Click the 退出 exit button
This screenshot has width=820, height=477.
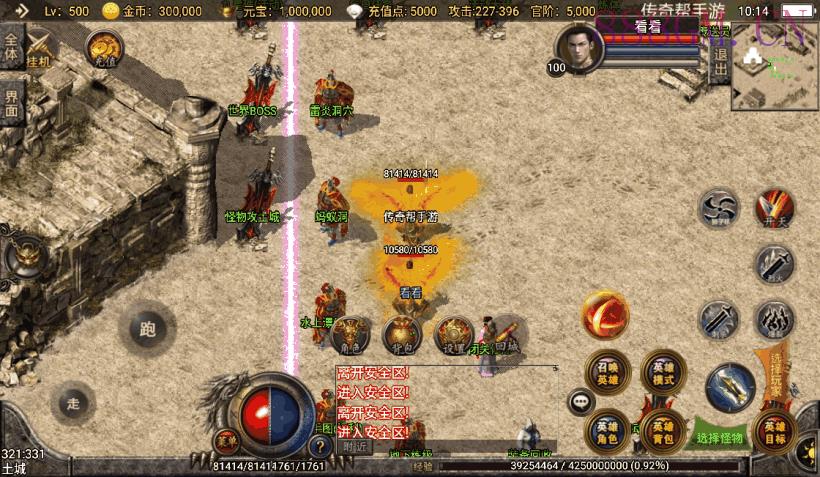tap(719, 62)
